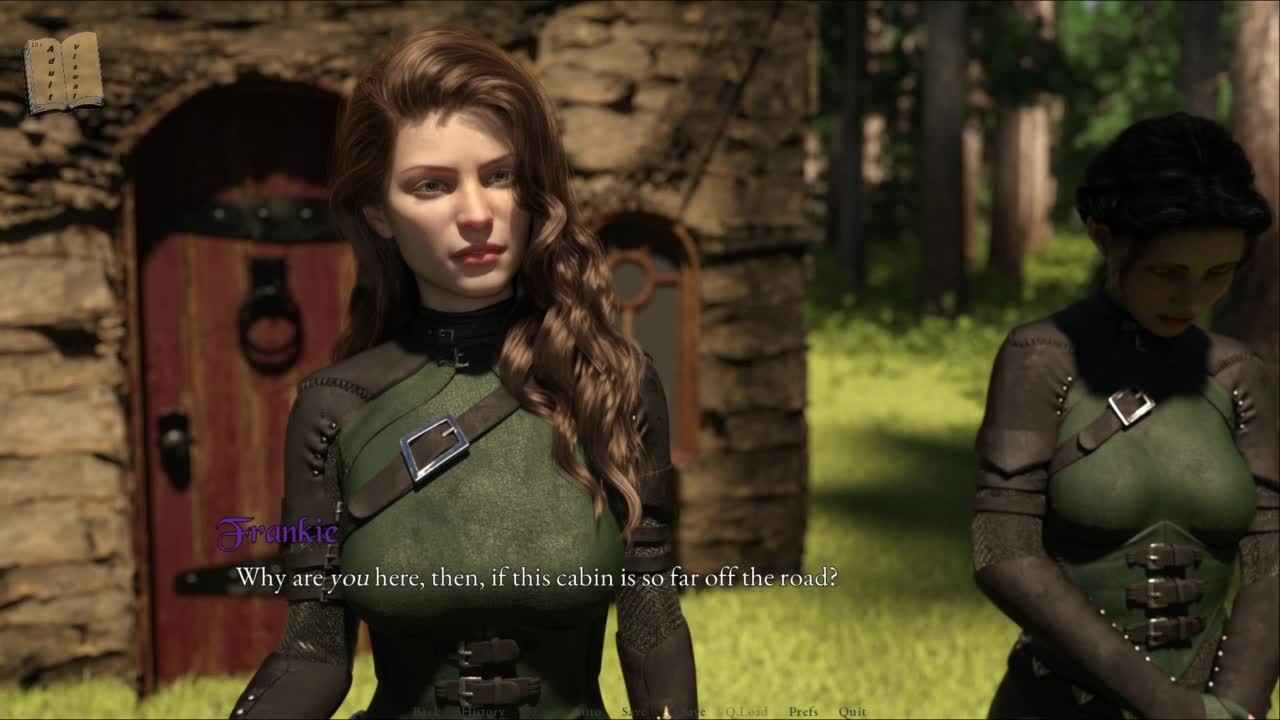Viewport: 1280px width, 720px height.
Task: Toggle Auto dialogue advance
Action: 590,712
